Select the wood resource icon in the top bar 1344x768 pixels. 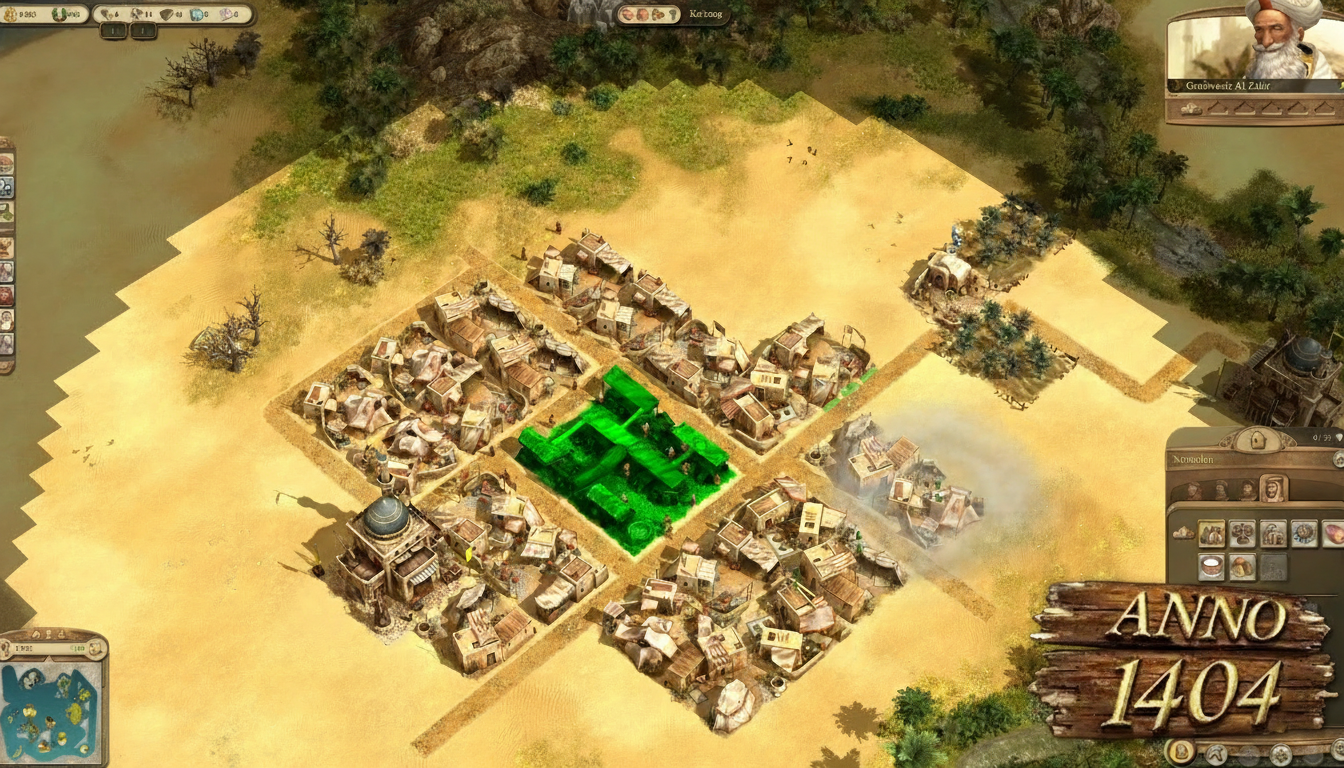[104, 14]
